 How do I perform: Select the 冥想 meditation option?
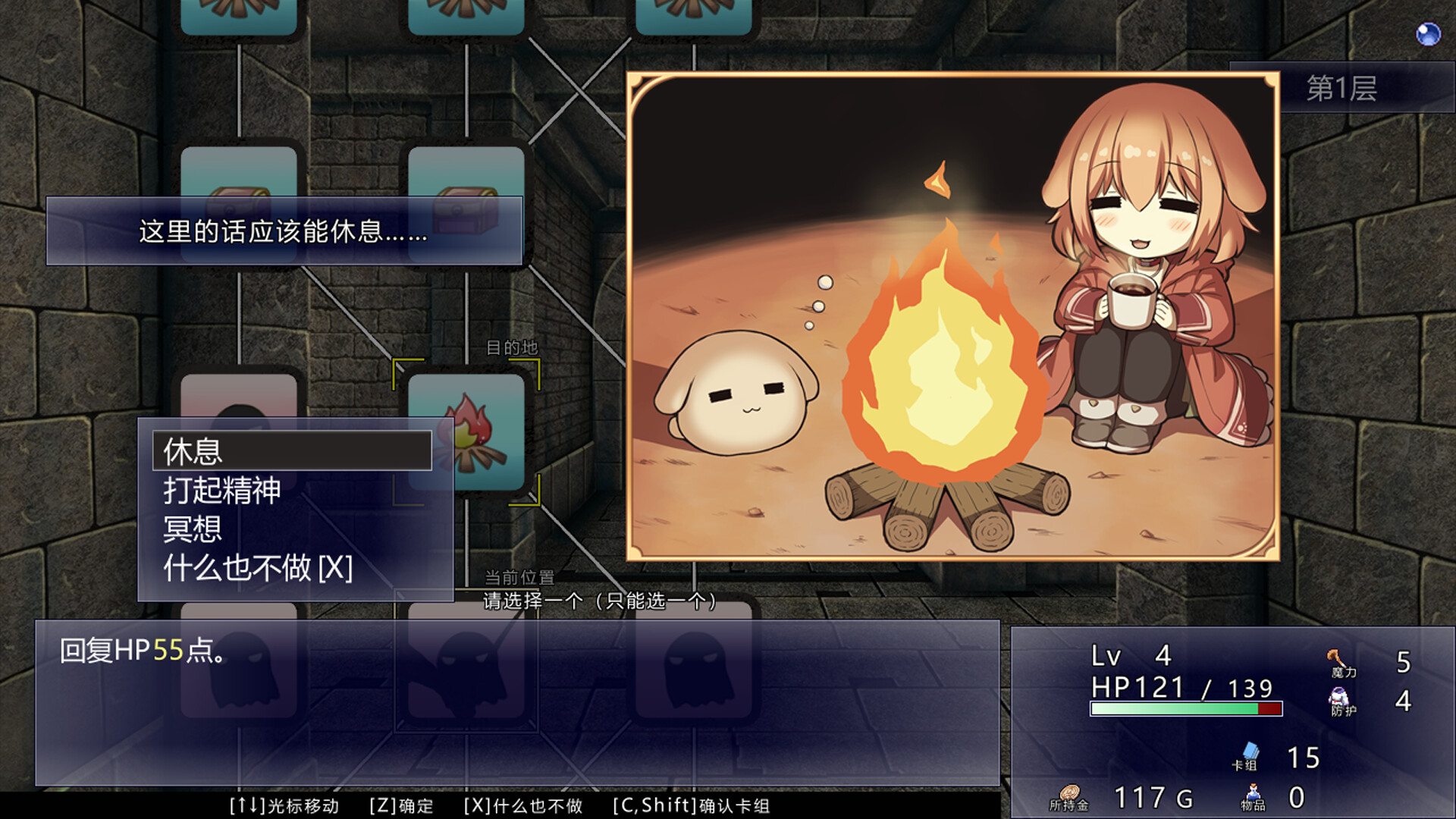click(192, 529)
